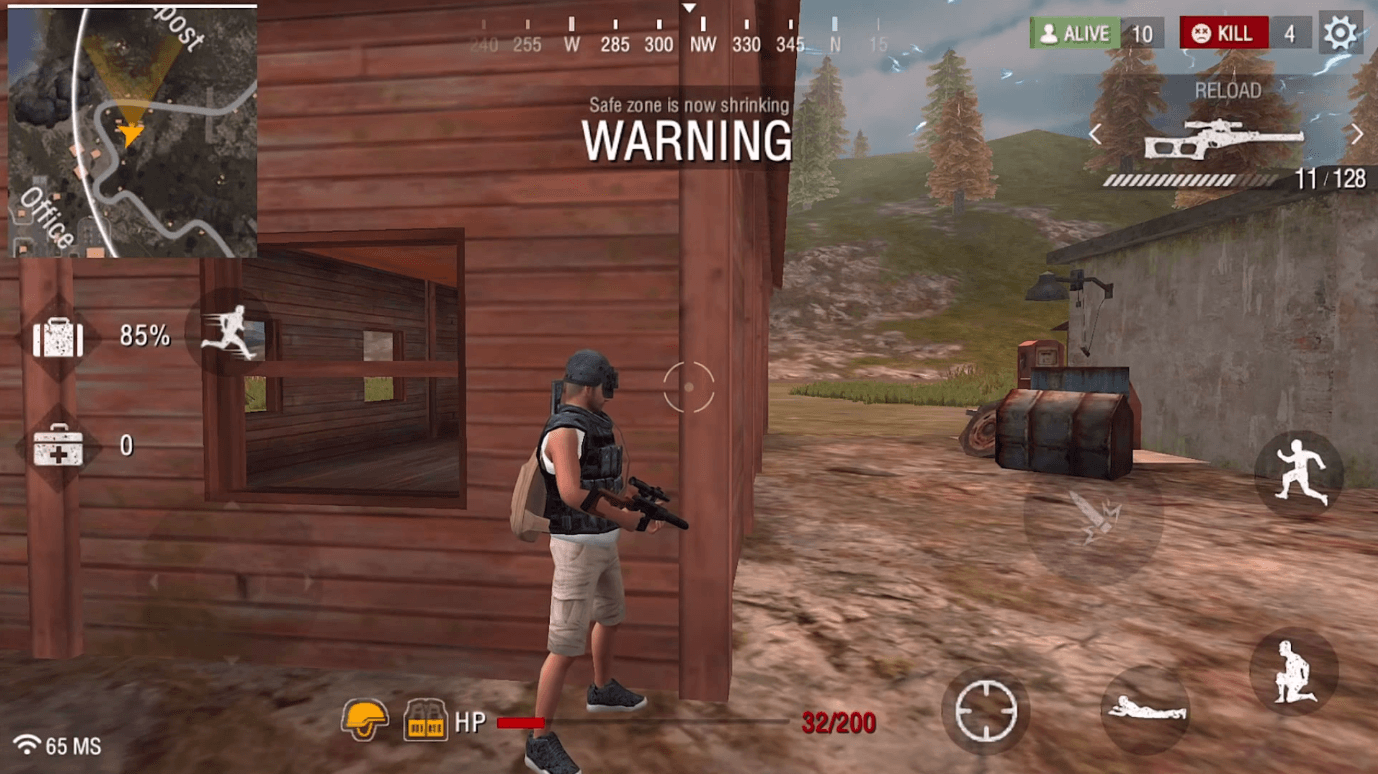Tap the medkit icon on the left

pyautogui.click(x=57, y=447)
